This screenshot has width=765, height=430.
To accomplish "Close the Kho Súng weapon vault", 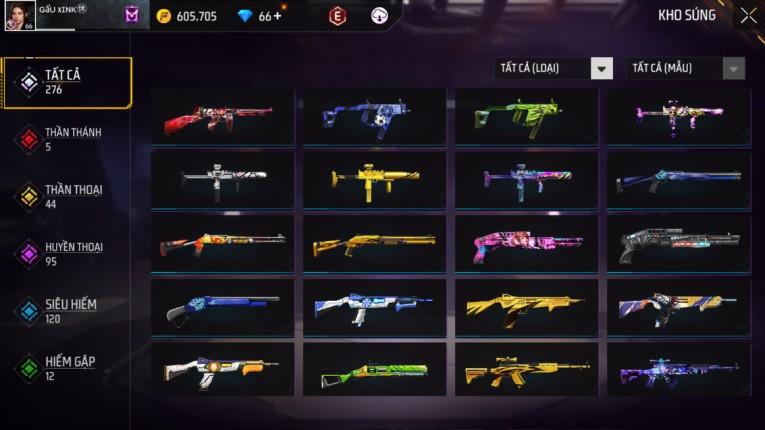I will (x=748, y=16).
